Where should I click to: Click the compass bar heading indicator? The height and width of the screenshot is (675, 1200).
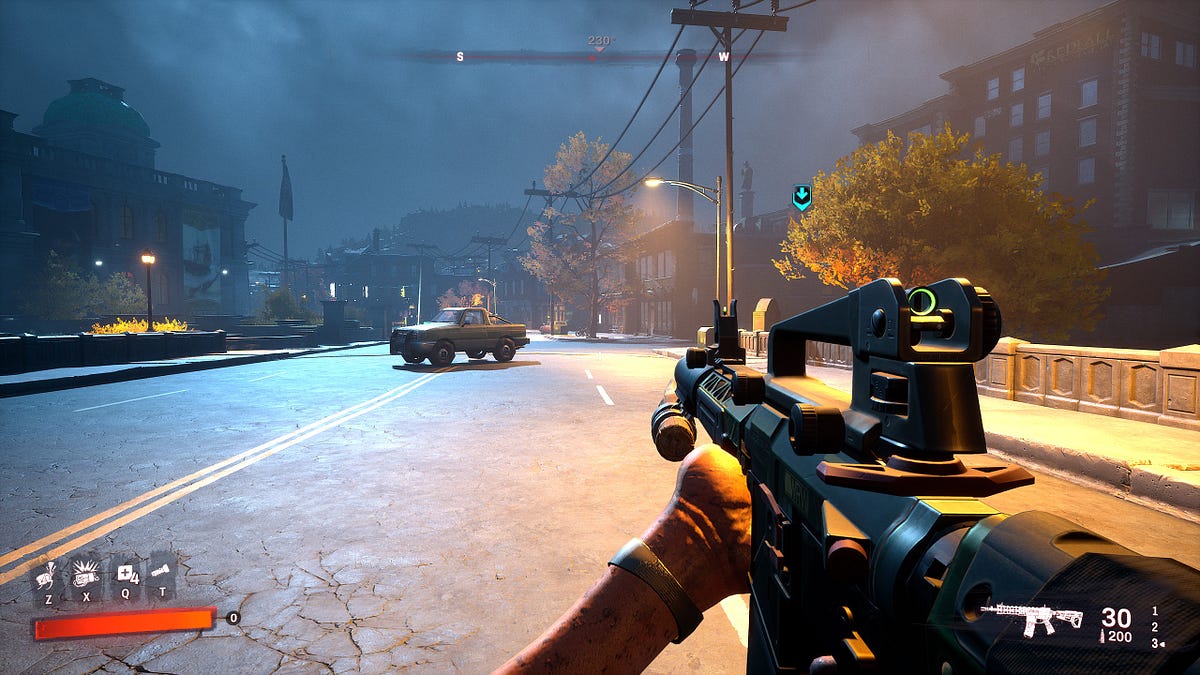(x=598, y=44)
